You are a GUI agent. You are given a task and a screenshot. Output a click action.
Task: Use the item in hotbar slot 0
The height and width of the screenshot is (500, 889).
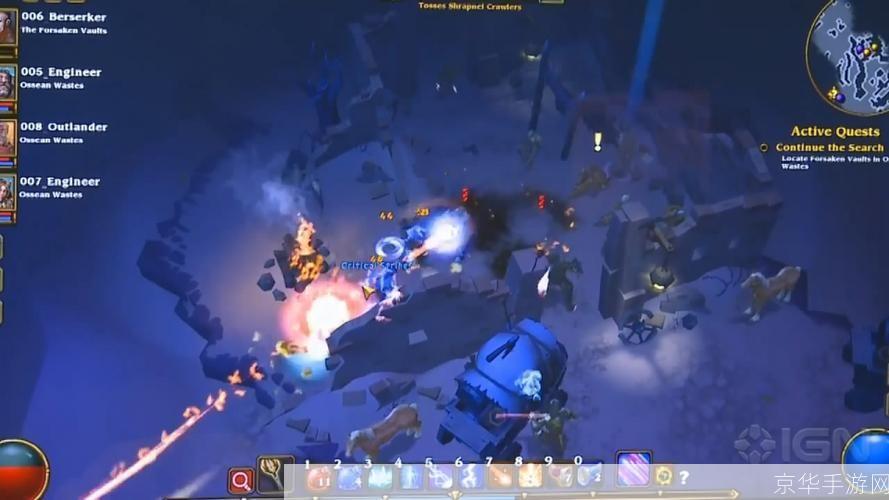588,478
